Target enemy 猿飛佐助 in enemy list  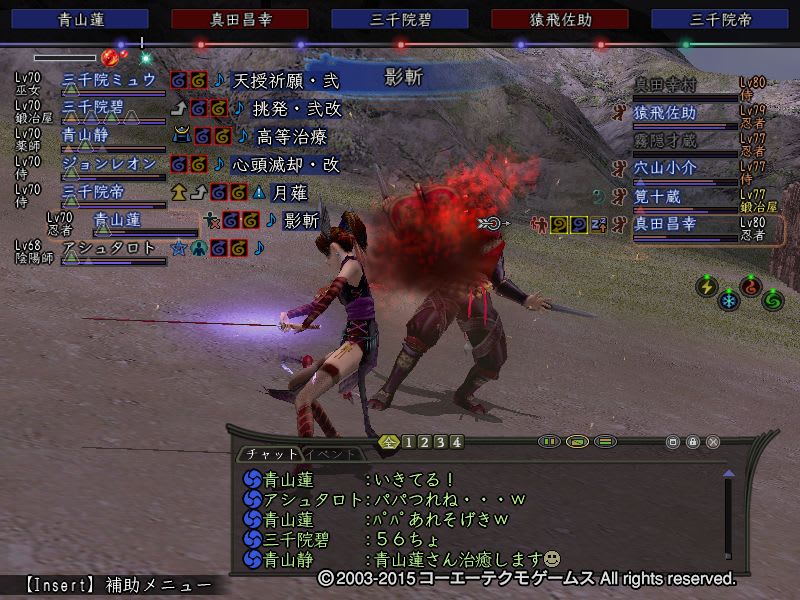665,113
